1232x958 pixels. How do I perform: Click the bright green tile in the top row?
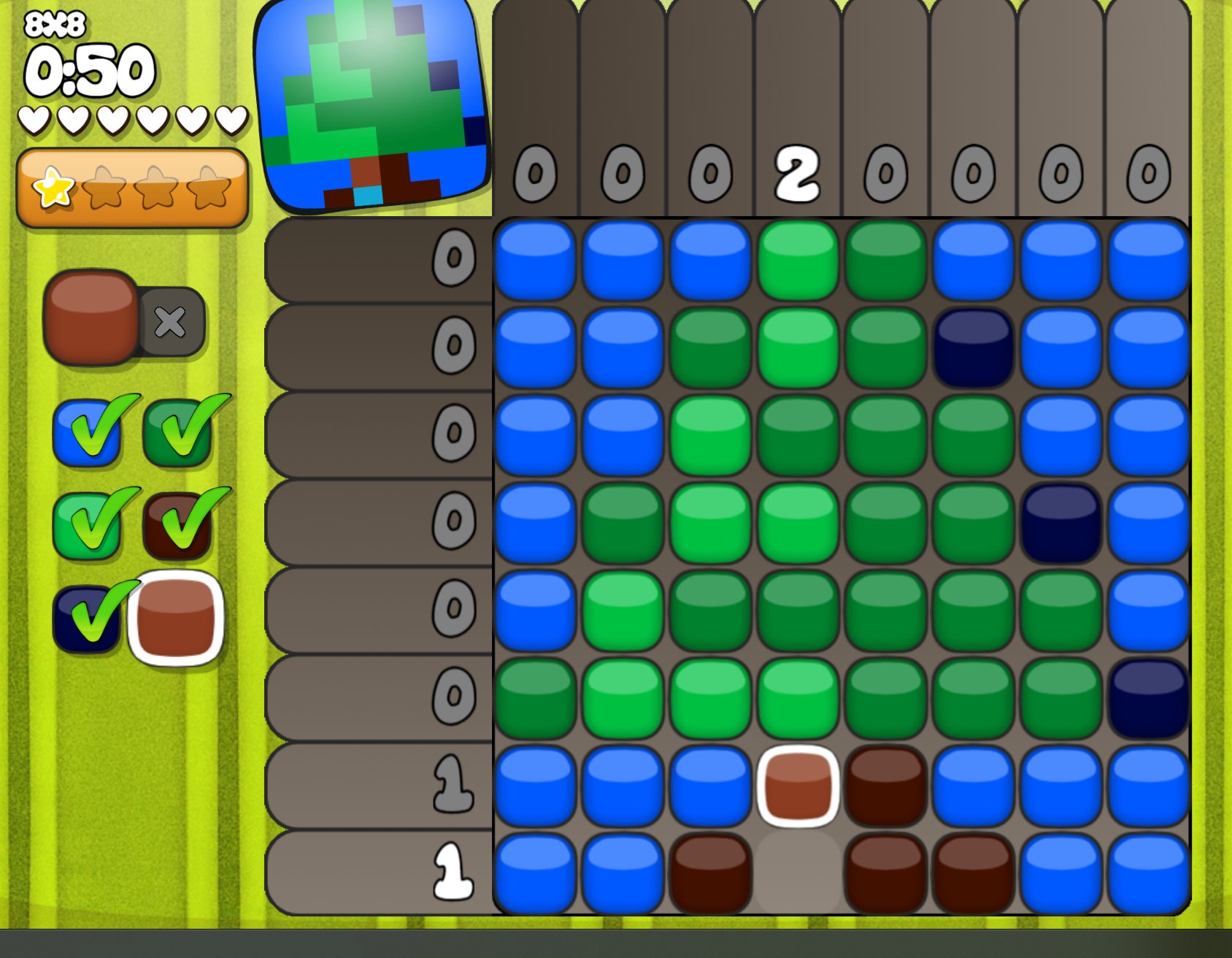(x=798, y=261)
